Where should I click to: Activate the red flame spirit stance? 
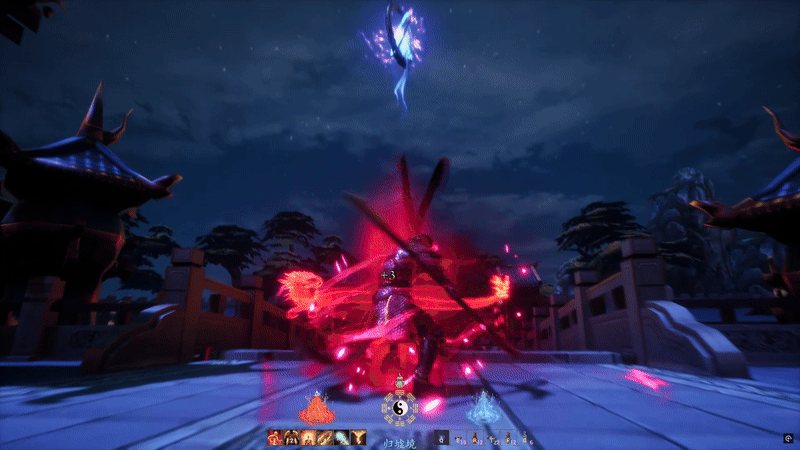pyautogui.click(x=317, y=407)
